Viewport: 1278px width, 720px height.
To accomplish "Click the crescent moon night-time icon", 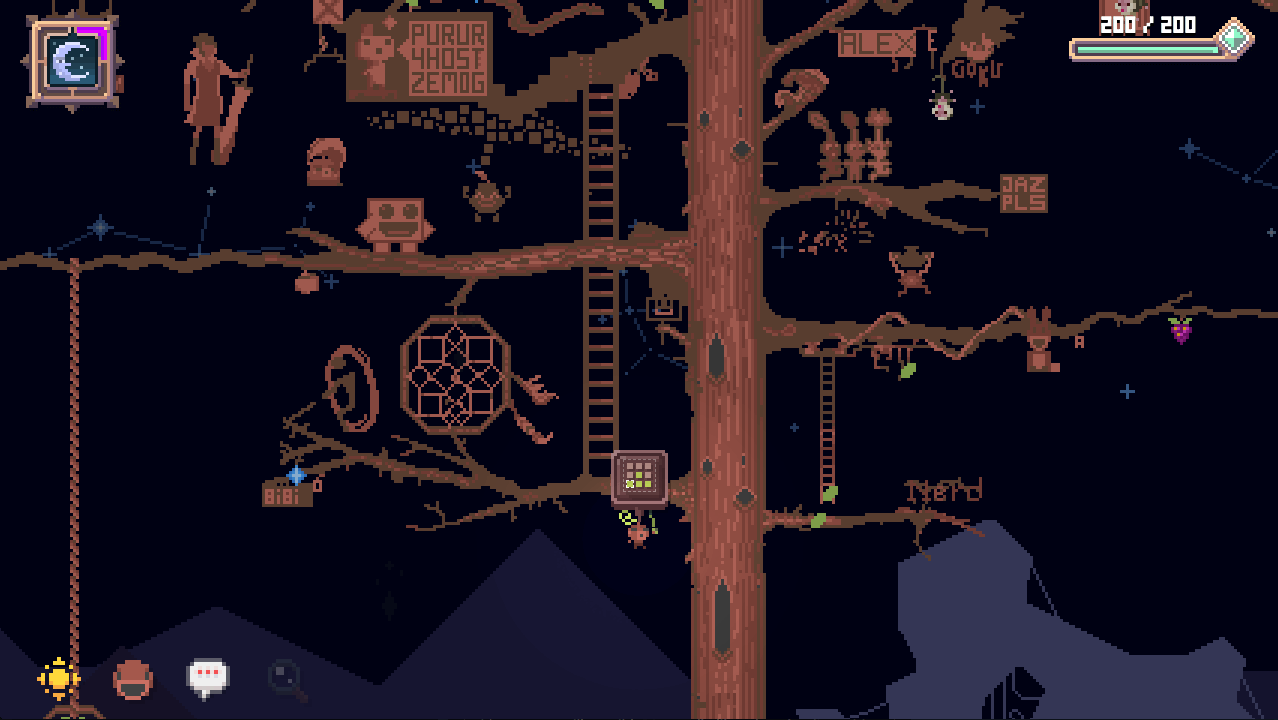I will [74, 63].
